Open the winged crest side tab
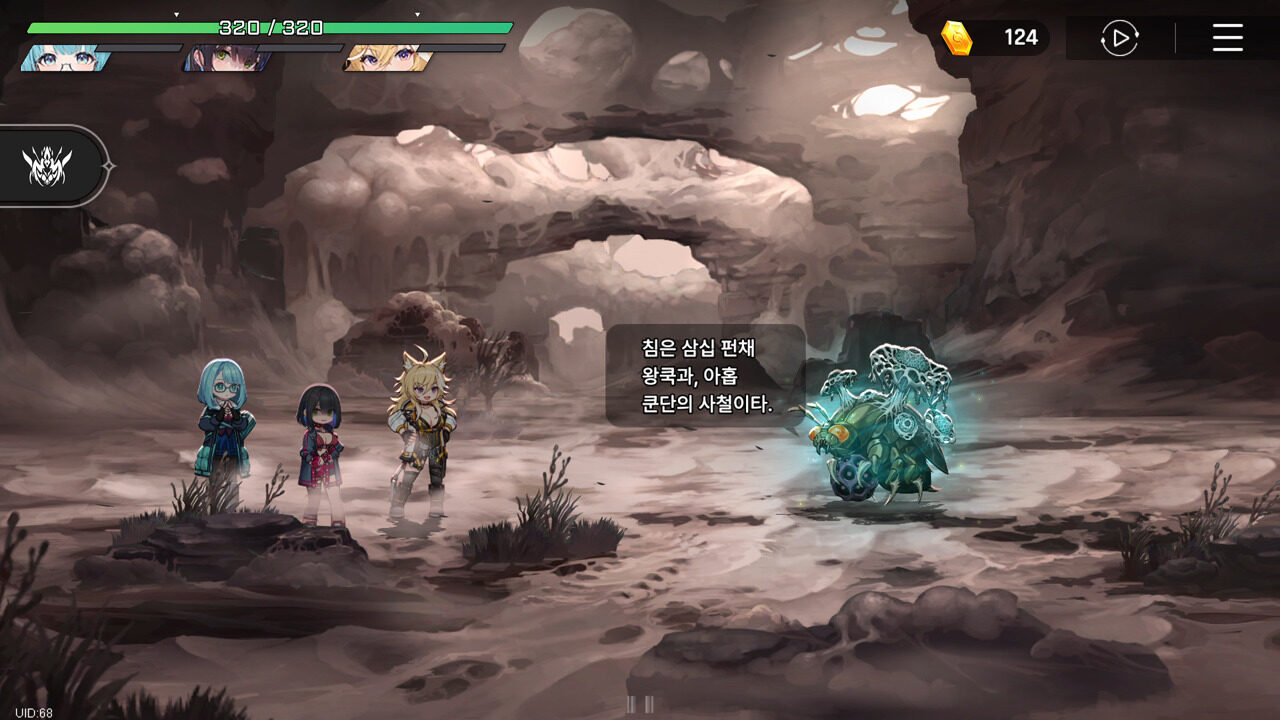 [48, 166]
